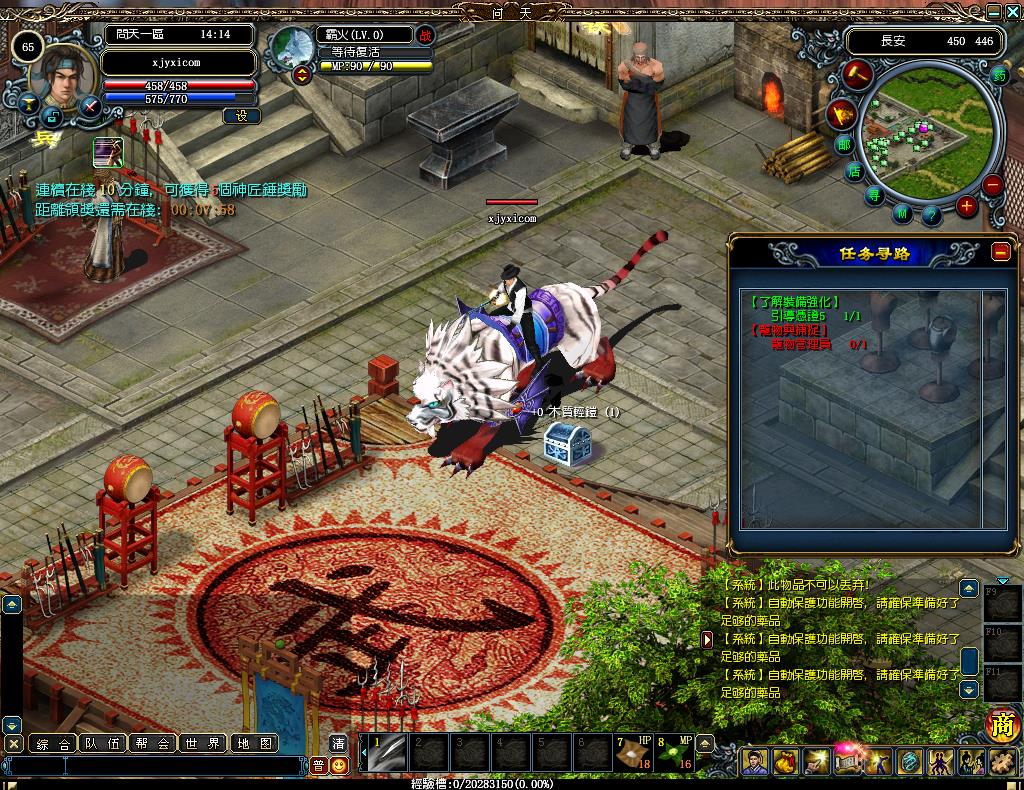Click the chat text input field

click(160, 766)
